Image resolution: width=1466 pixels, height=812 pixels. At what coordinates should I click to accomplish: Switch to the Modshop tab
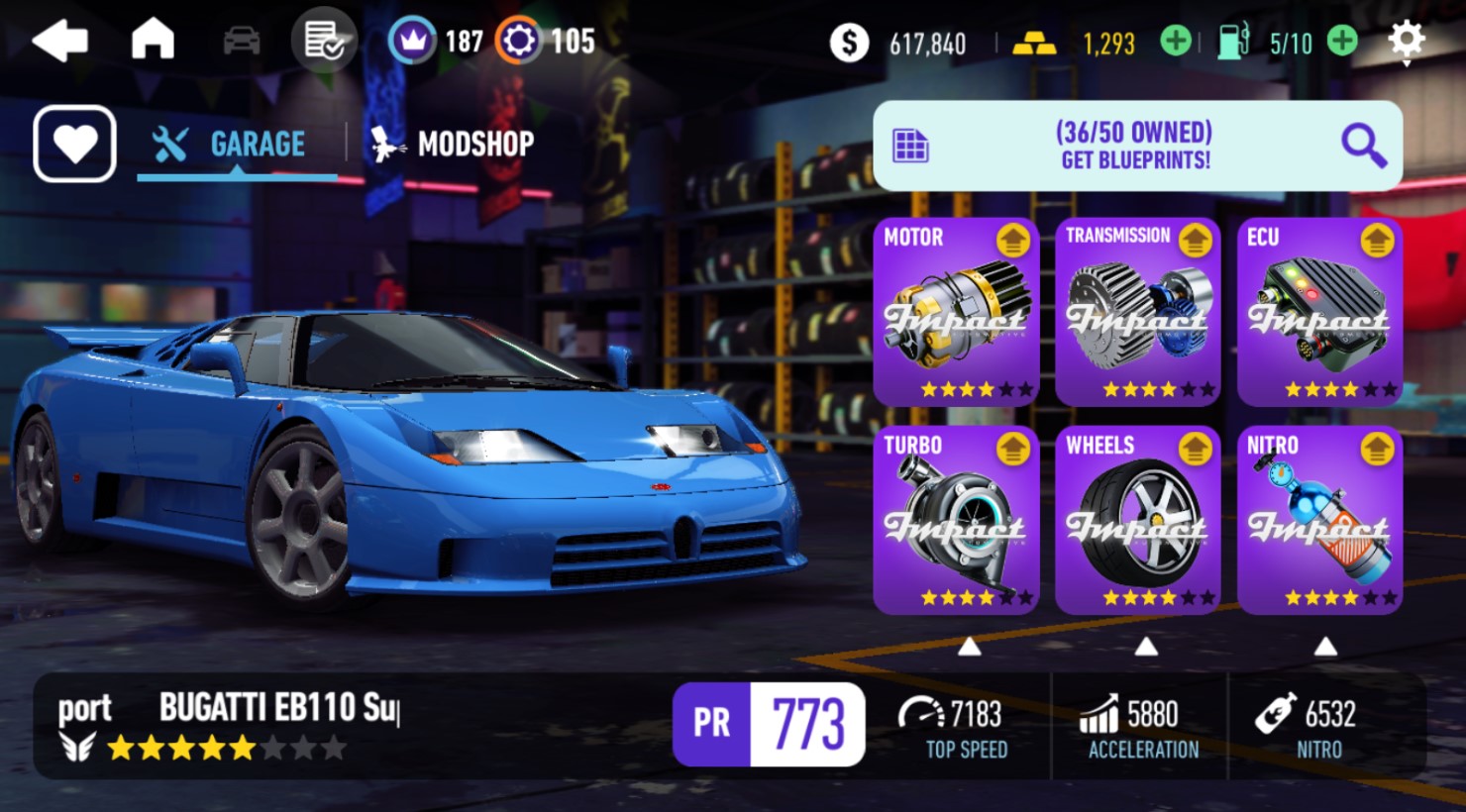[x=453, y=145]
